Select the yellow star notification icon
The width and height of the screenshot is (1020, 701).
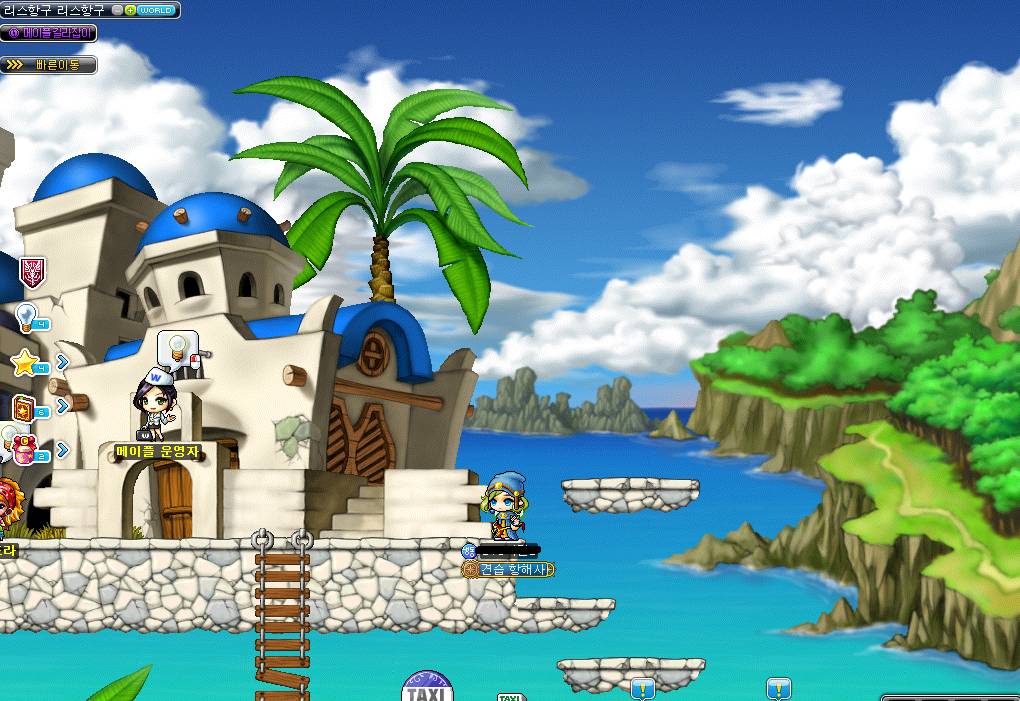point(26,363)
